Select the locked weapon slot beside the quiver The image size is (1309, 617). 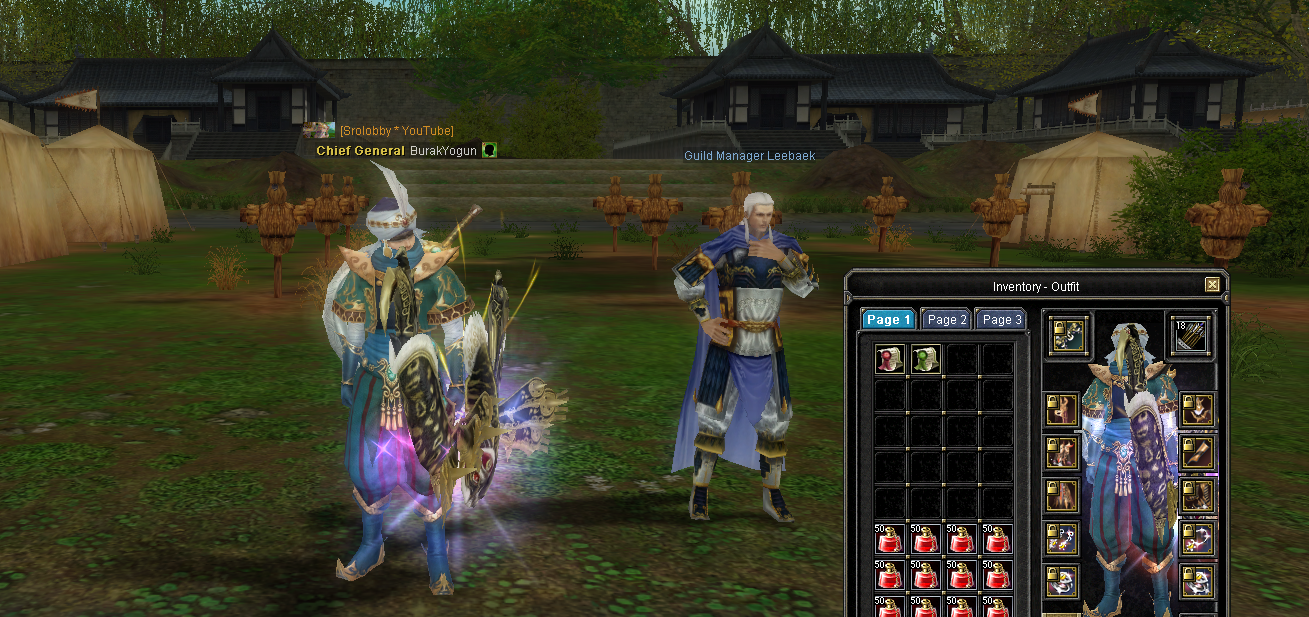1068,336
